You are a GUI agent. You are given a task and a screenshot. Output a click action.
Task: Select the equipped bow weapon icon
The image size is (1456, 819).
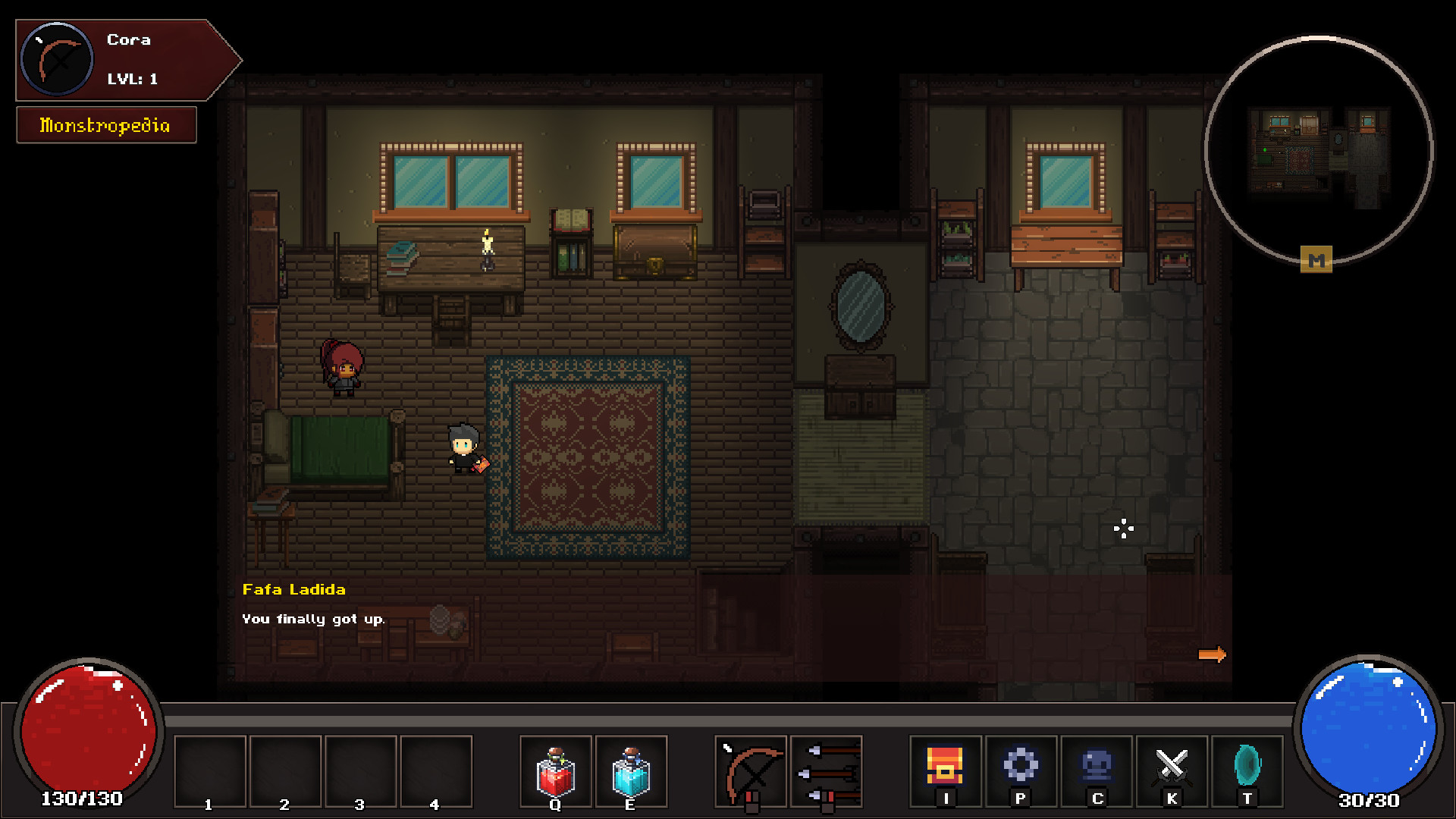coord(752,771)
